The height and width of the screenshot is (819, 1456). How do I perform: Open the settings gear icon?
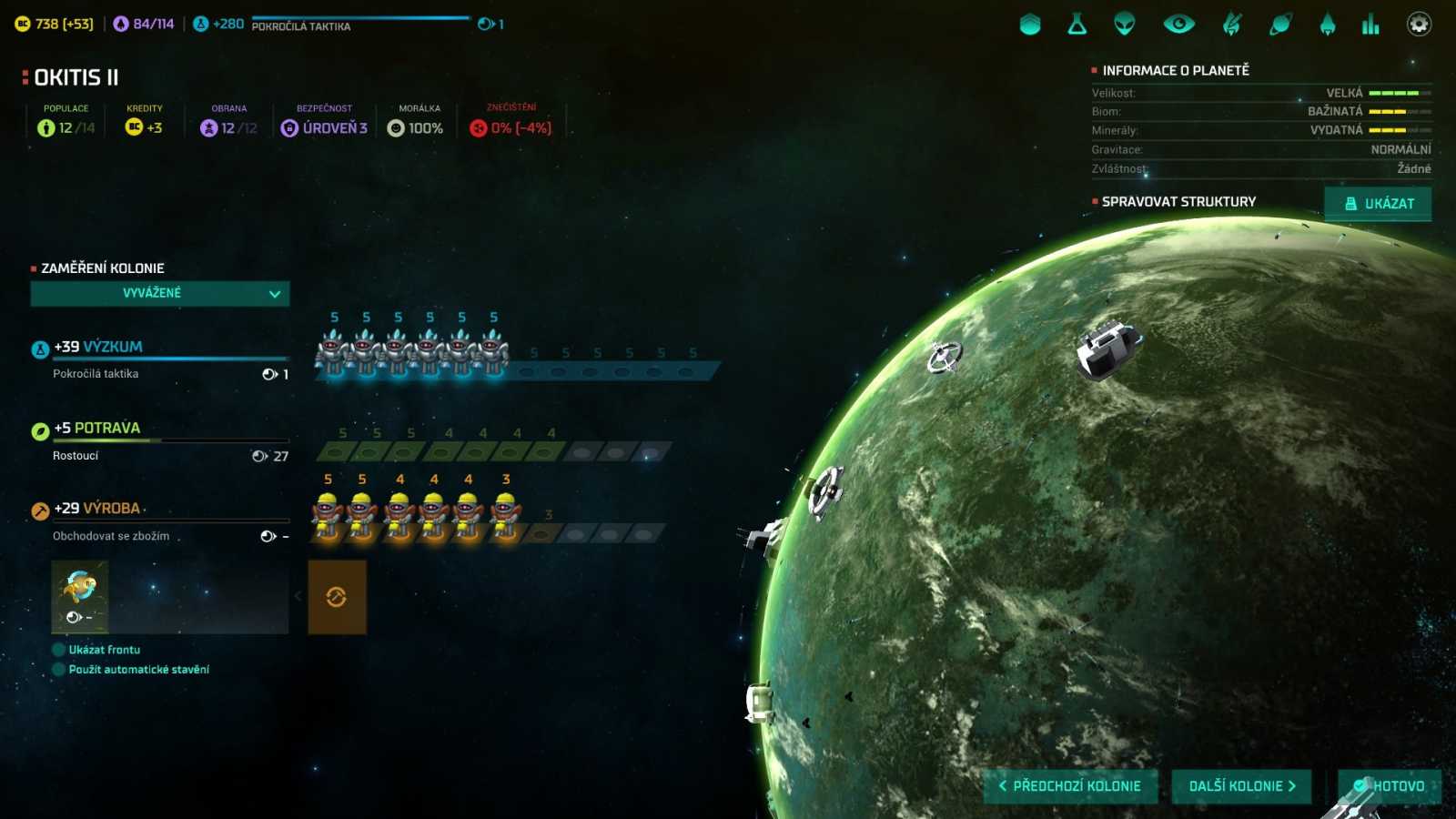pos(1419,25)
